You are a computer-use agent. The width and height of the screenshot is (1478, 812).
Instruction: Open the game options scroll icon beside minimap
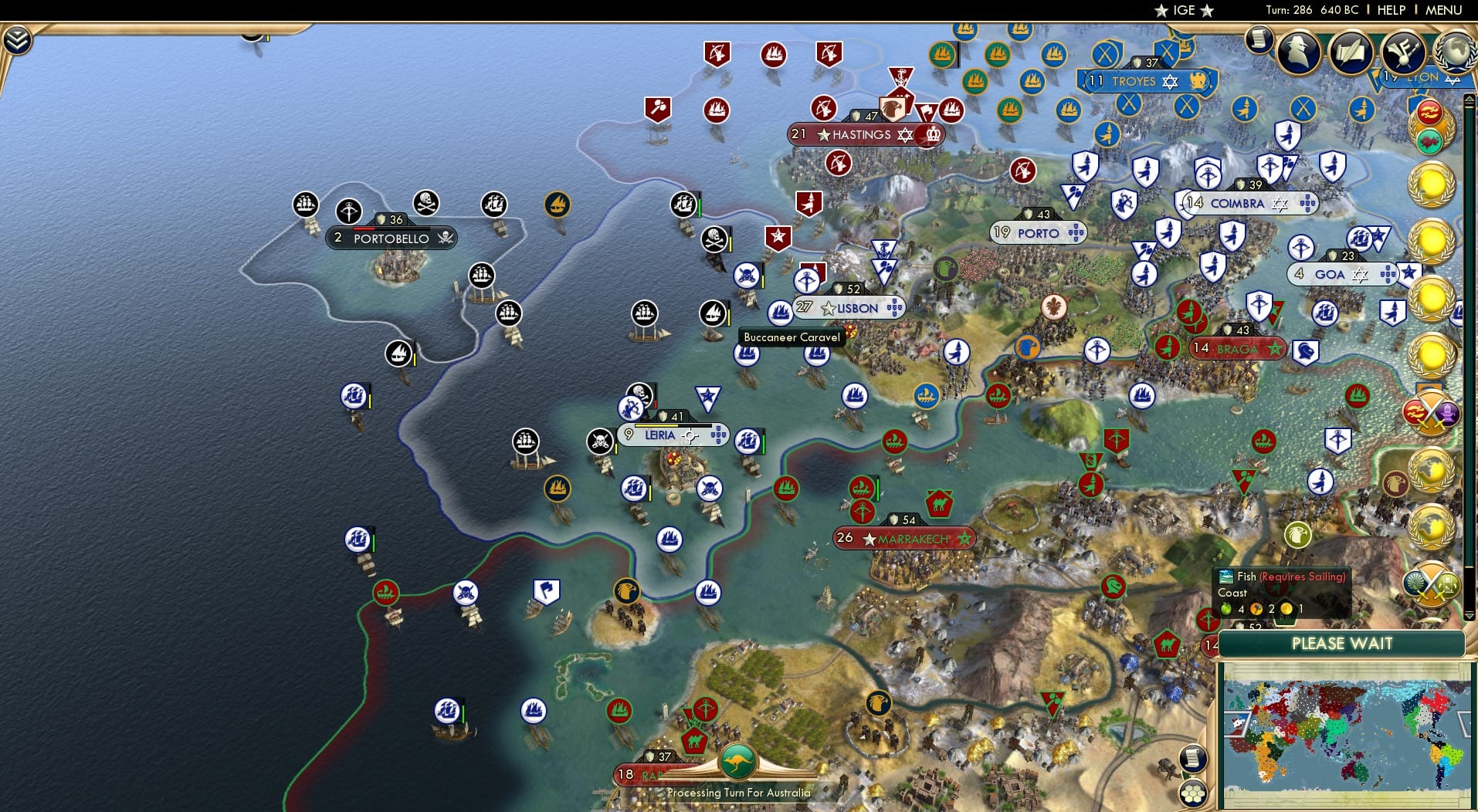coord(1193,759)
